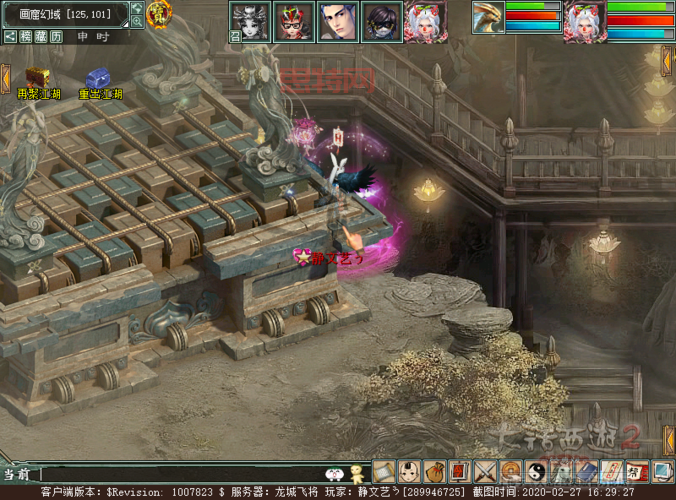Click the share icon under map name
Viewport: 676px width, 500px height.
(x=9, y=36)
